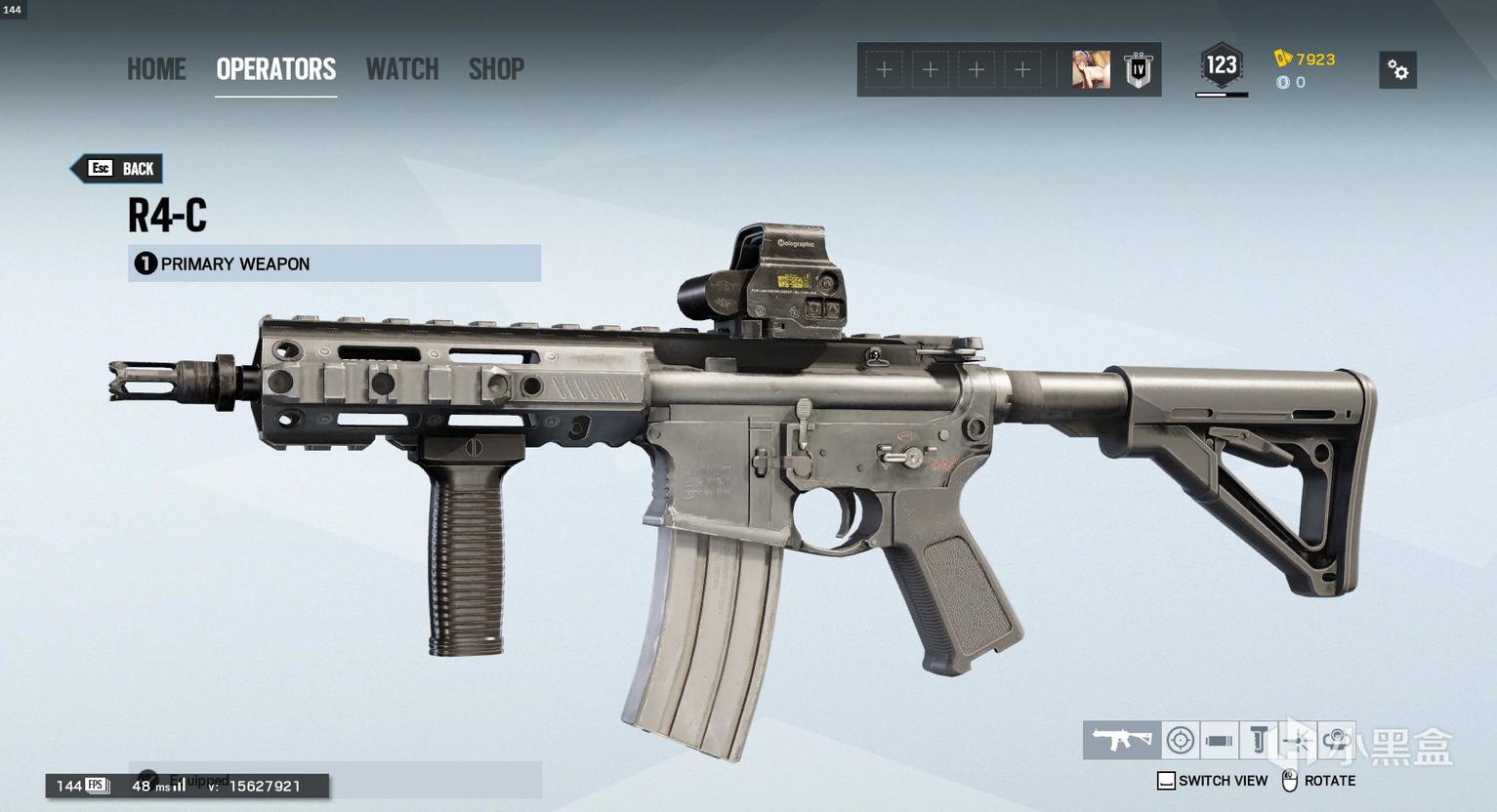The image size is (1497, 812).
Task: Open the gear settings menu
Action: coord(1397,70)
